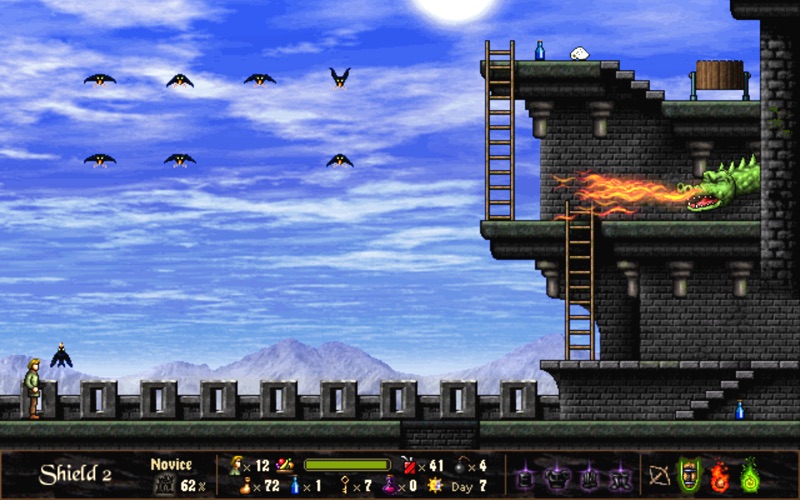
Task: Select the green swirl spell icon
Action: [x=749, y=474]
